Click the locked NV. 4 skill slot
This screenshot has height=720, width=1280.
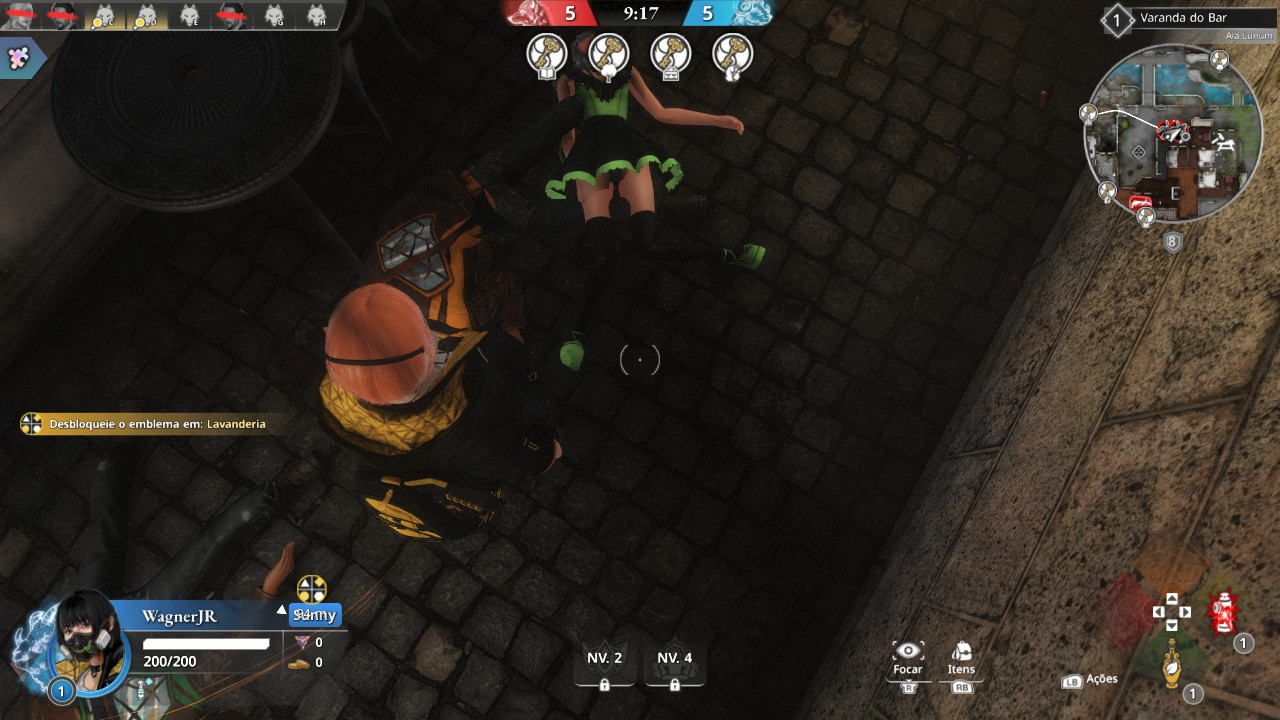(x=674, y=665)
